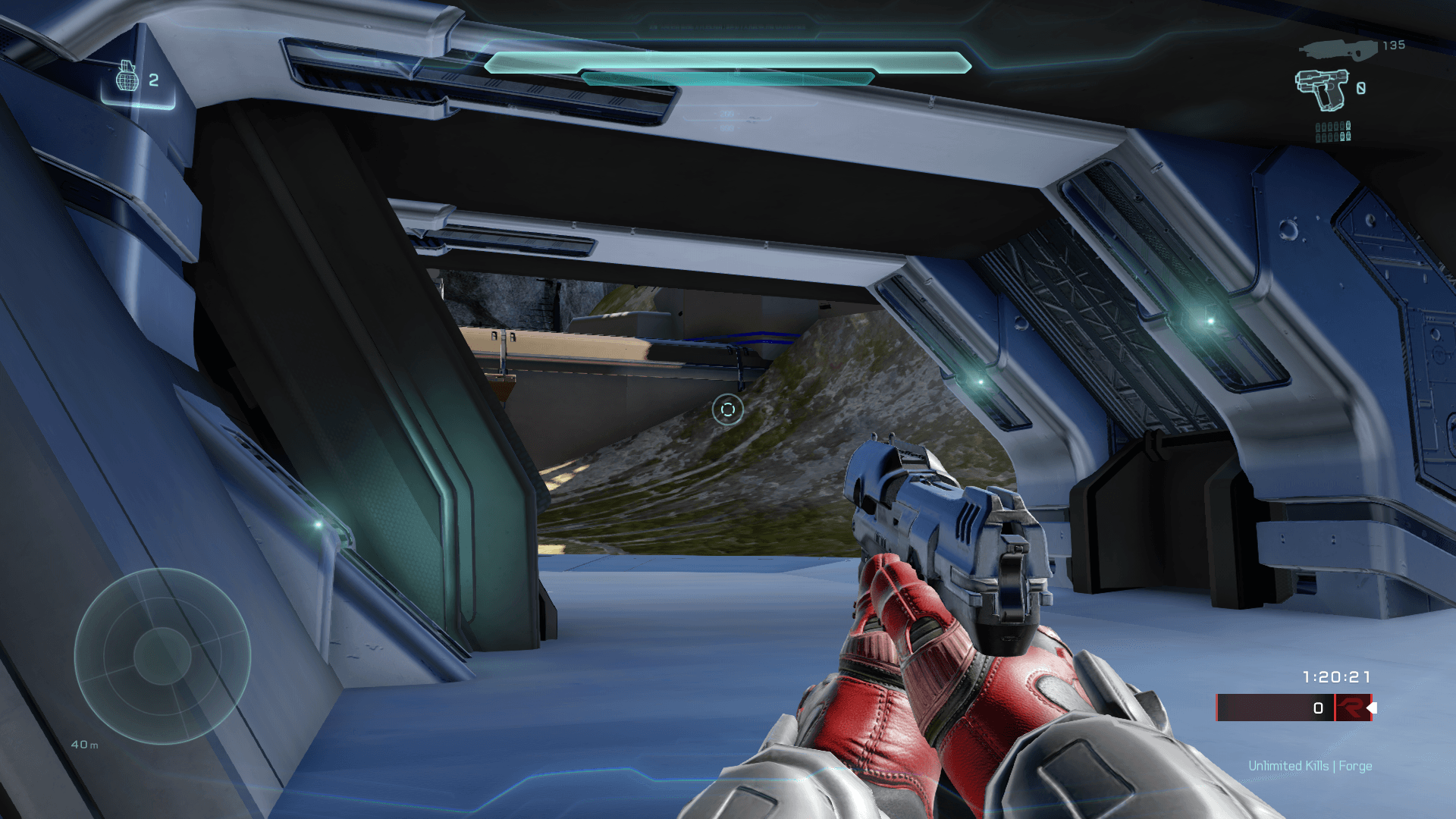Click the motion tracker radar
Image resolution: width=1456 pixels, height=819 pixels.
point(162,656)
